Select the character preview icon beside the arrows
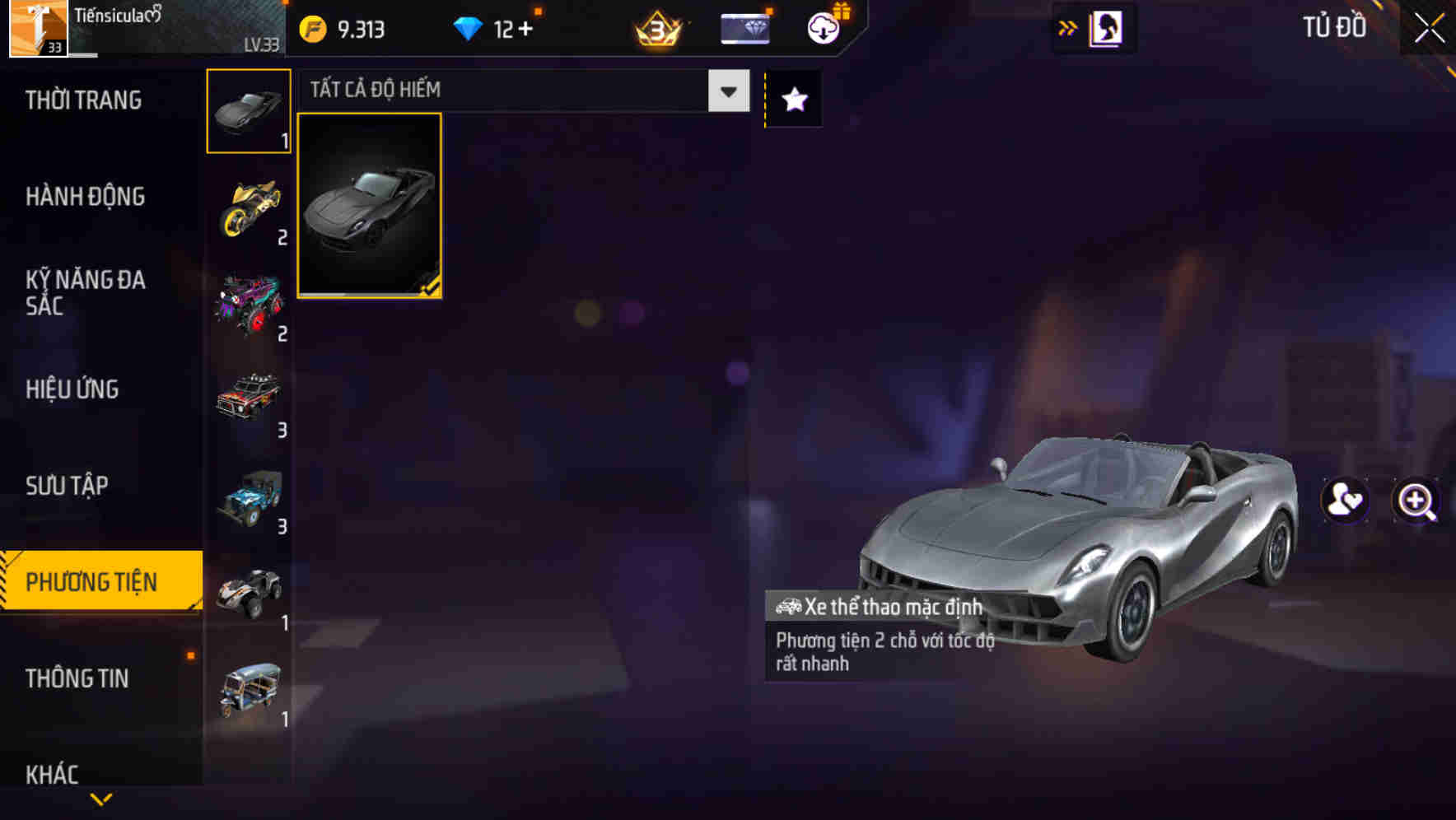The image size is (1456, 820). click(x=1104, y=27)
